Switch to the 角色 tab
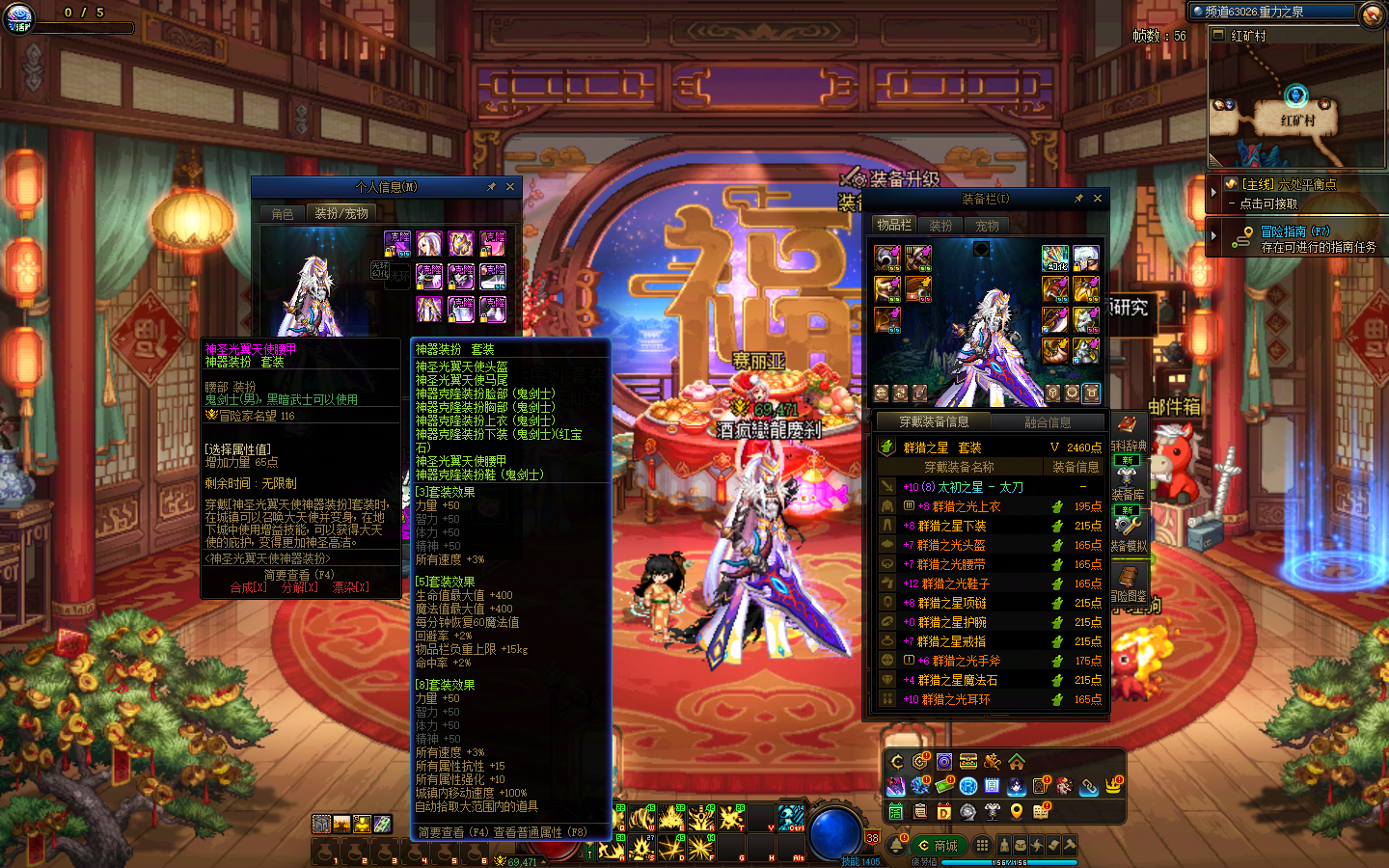The width and height of the screenshot is (1389, 868). click(x=283, y=214)
